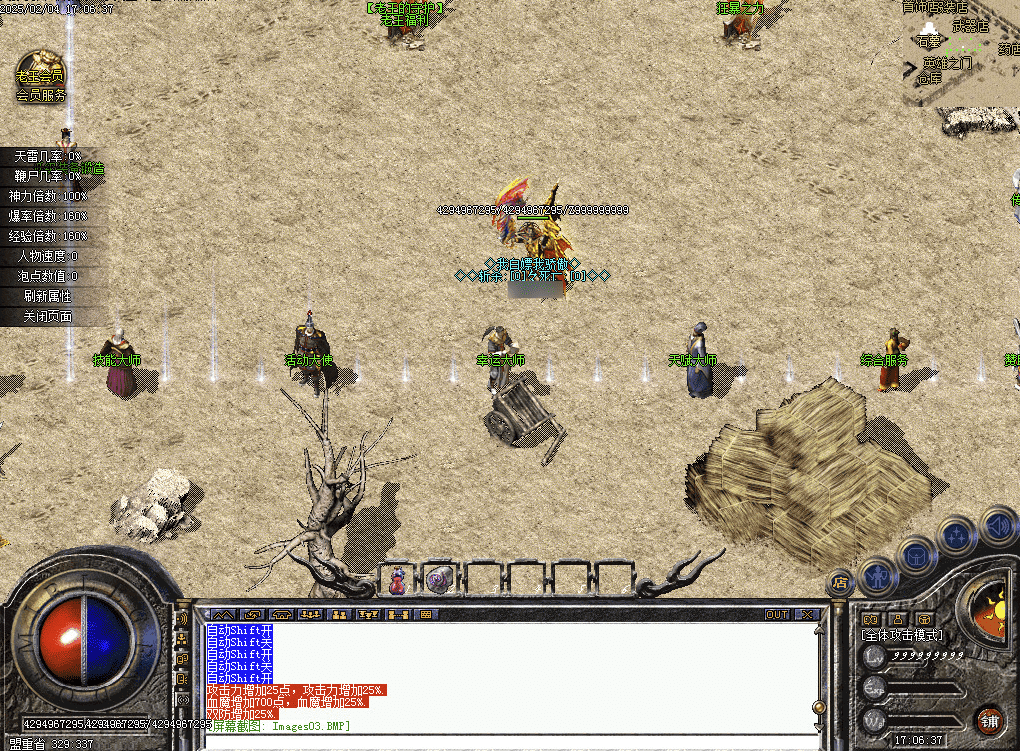Close the stats panel via 关闭页面
The width and height of the screenshot is (1020, 751).
(48, 316)
